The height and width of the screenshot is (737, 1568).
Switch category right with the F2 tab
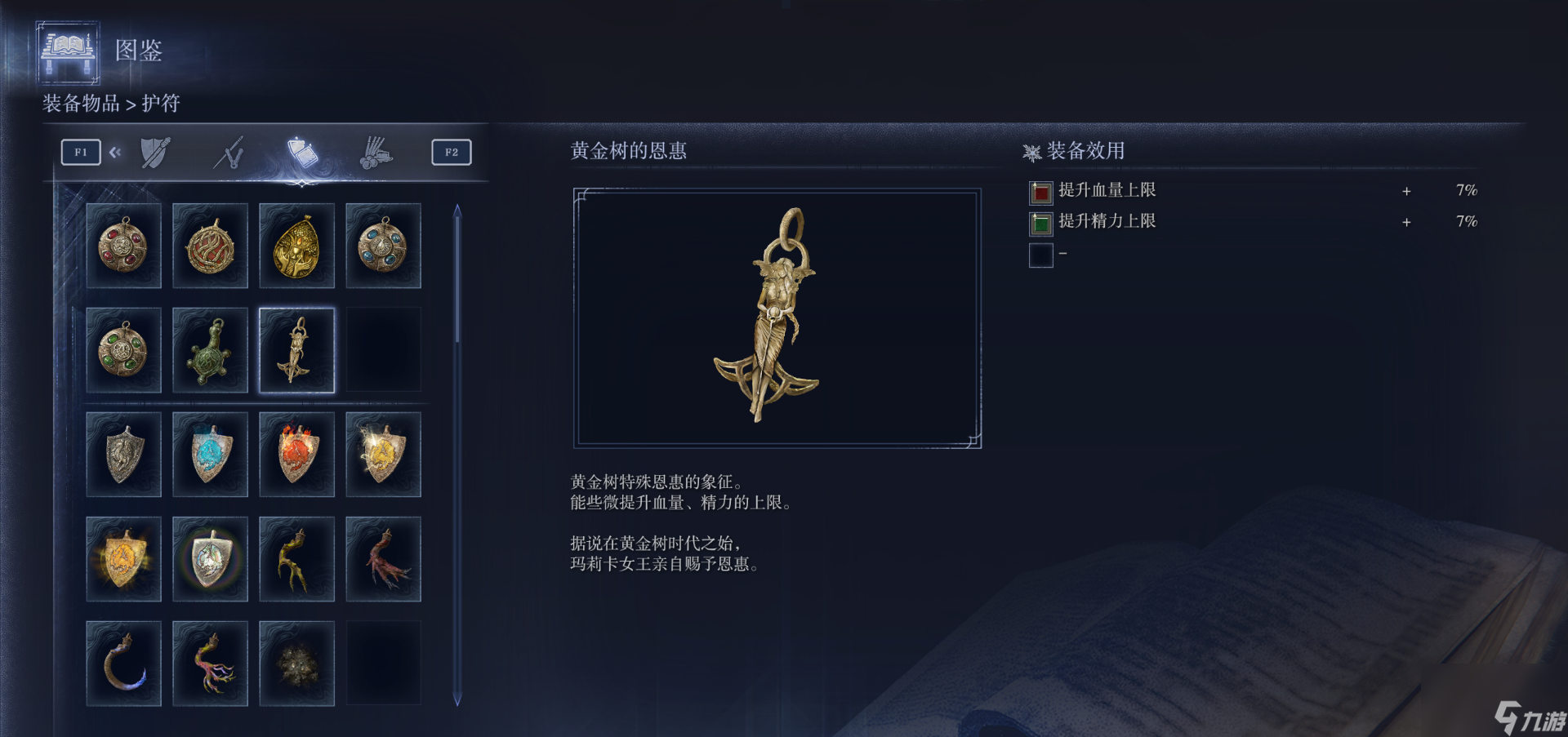[x=452, y=151]
